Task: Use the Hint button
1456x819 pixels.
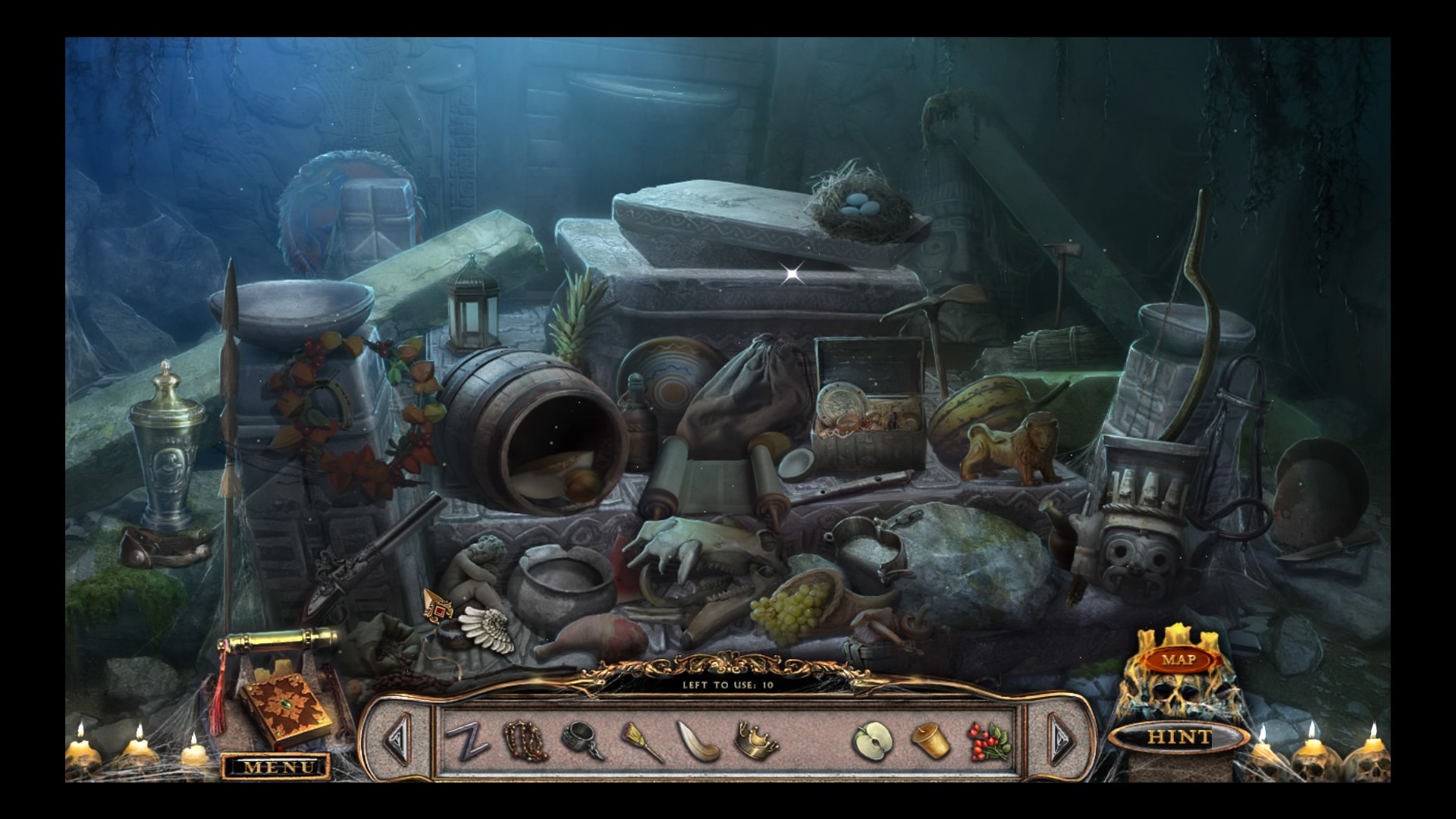Action: click(1178, 736)
